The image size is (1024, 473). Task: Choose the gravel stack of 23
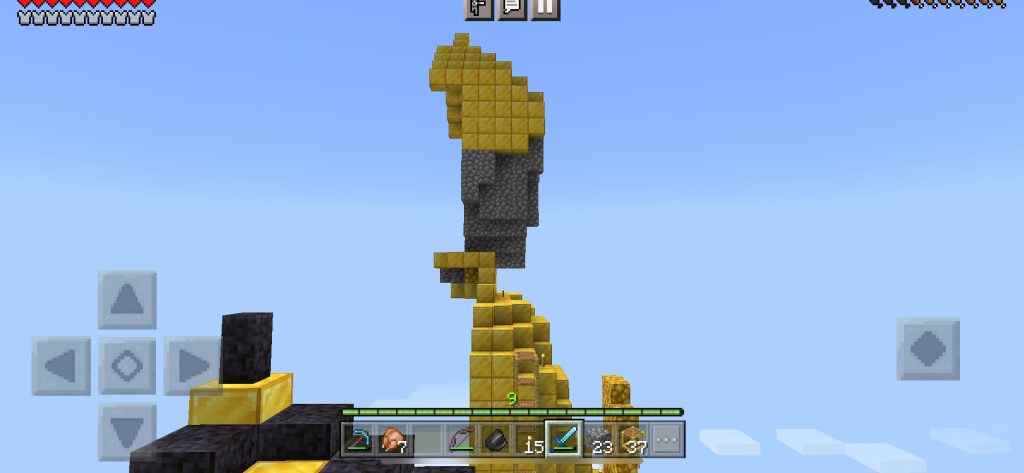[597, 439]
